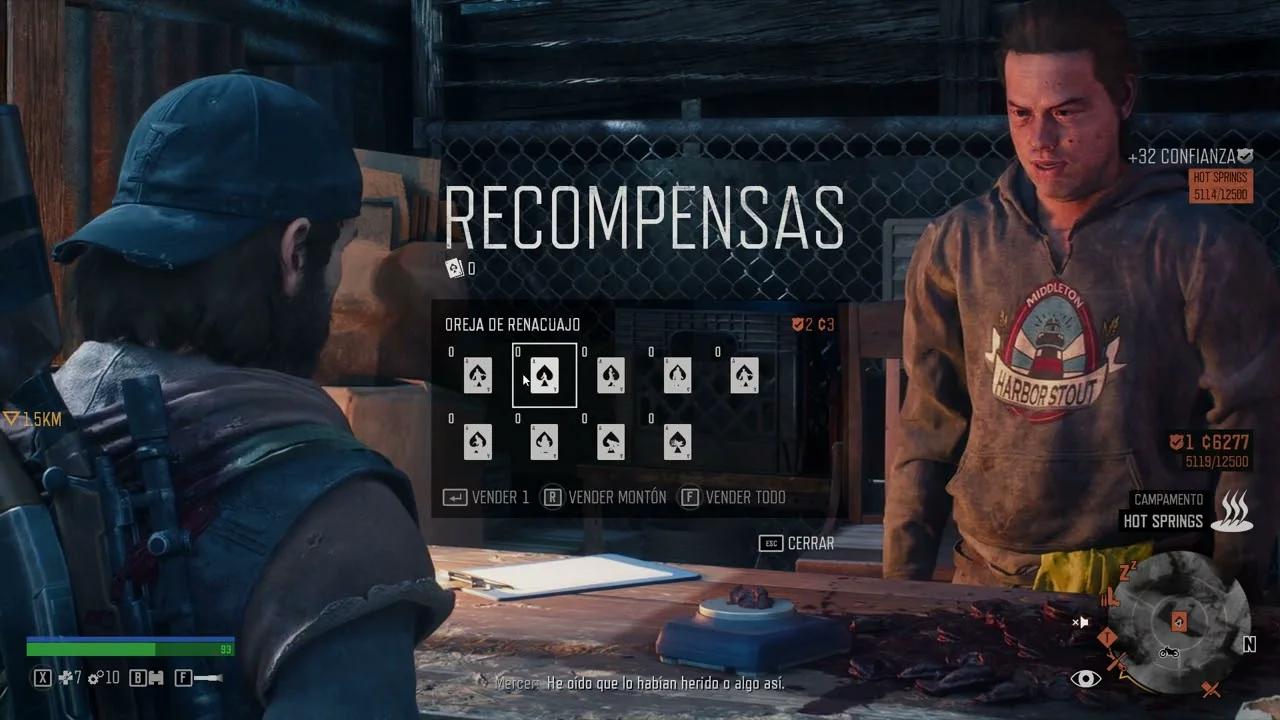Click the Zz sleep indicator above the minimap
Image resolution: width=1280 pixels, height=720 pixels.
pos(1126,571)
